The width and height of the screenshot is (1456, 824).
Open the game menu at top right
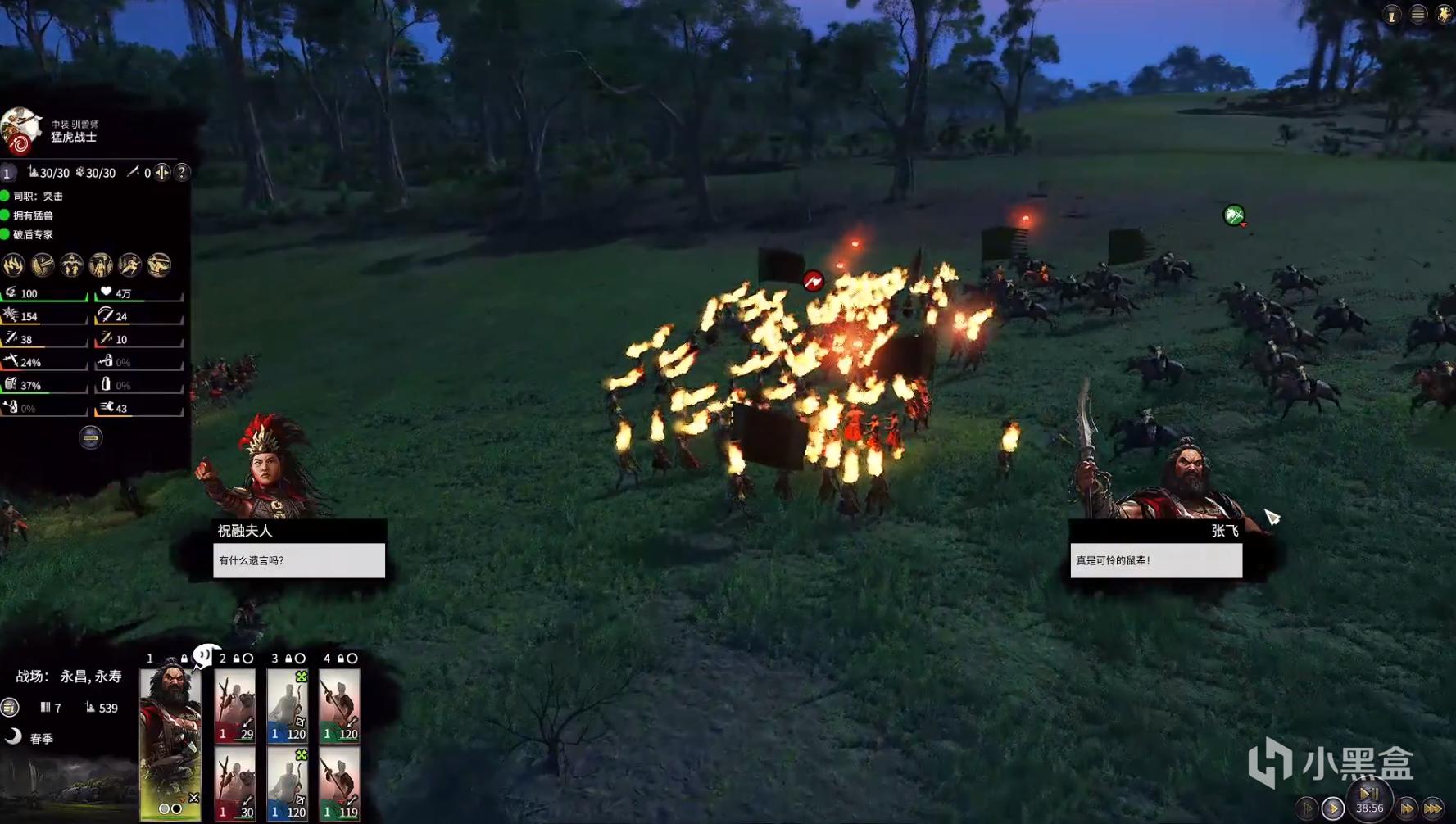pyautogui.click(x=1418, y=15)
